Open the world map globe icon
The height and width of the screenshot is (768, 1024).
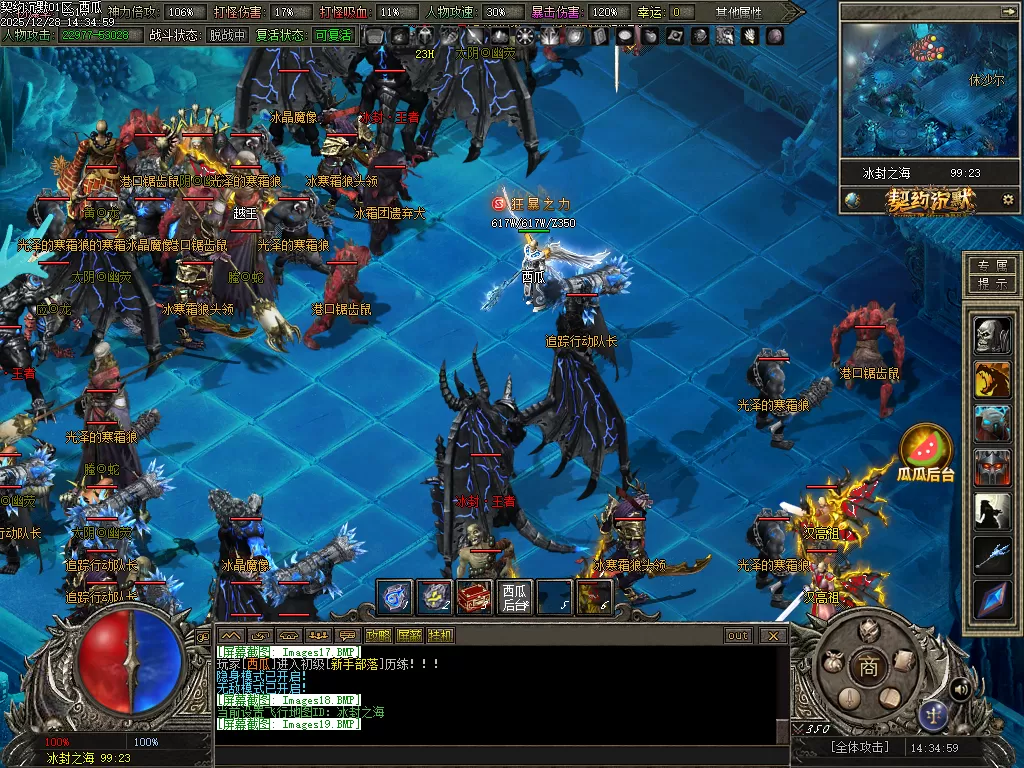point(852,200)
